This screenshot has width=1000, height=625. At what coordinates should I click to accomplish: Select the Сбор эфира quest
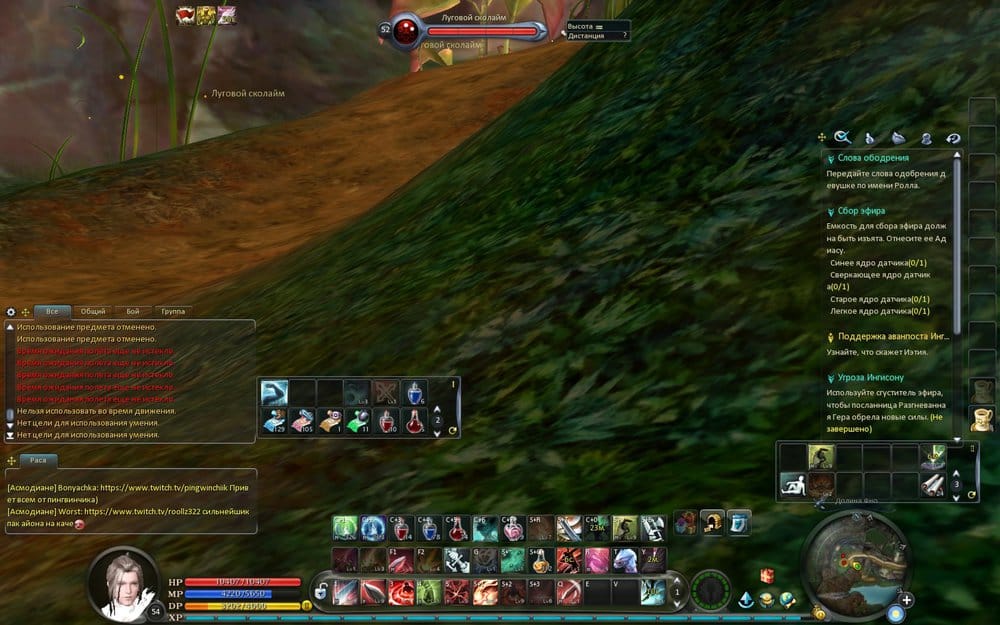click(x=860, y=211)
